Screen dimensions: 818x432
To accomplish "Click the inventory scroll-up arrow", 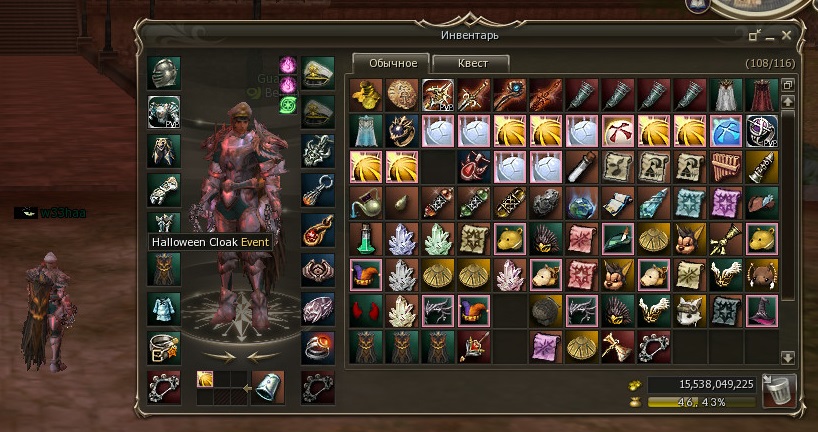I will (787, 102).
